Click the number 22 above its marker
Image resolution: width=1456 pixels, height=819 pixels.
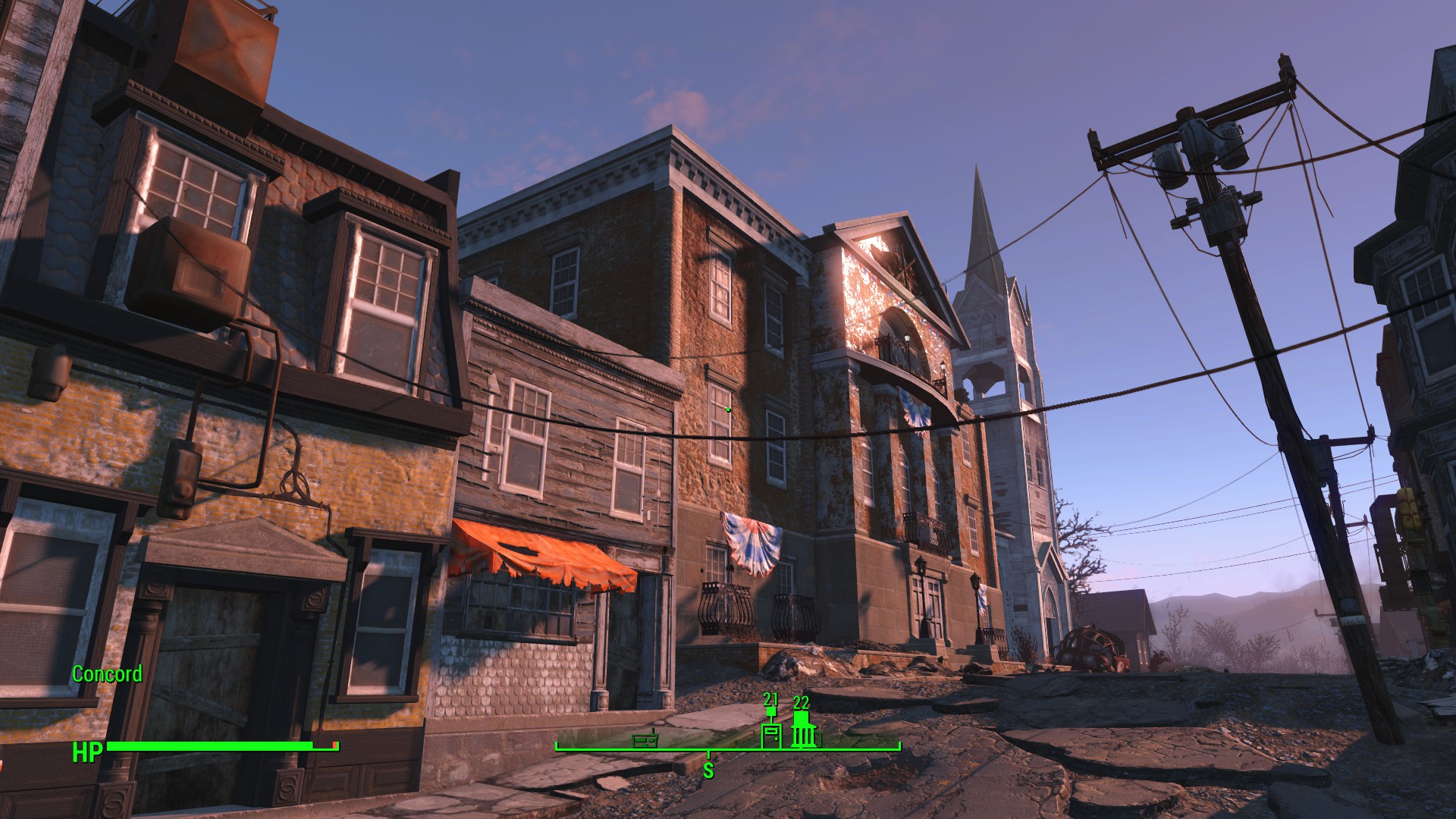point(802,701)
